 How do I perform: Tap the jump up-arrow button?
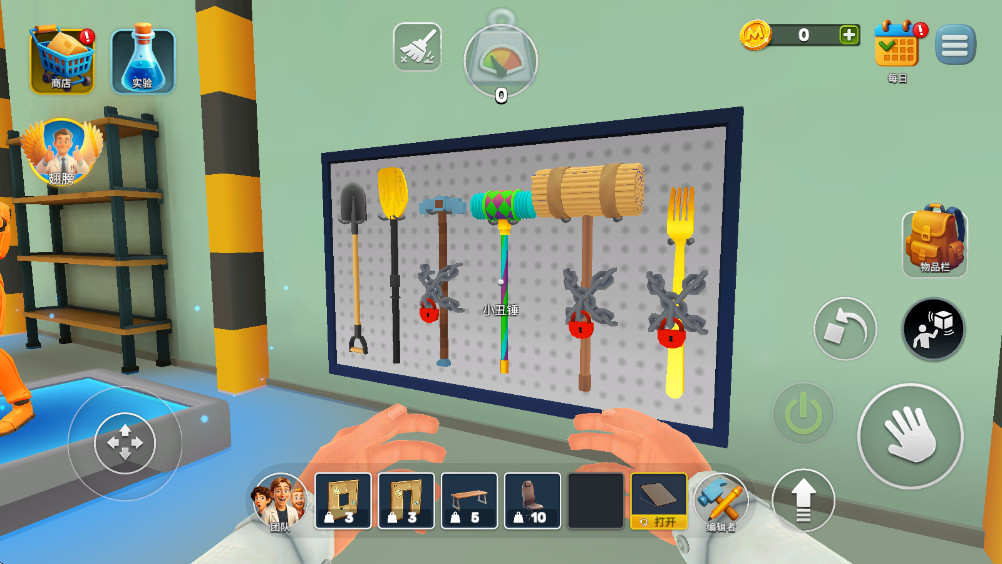(803, 500)
